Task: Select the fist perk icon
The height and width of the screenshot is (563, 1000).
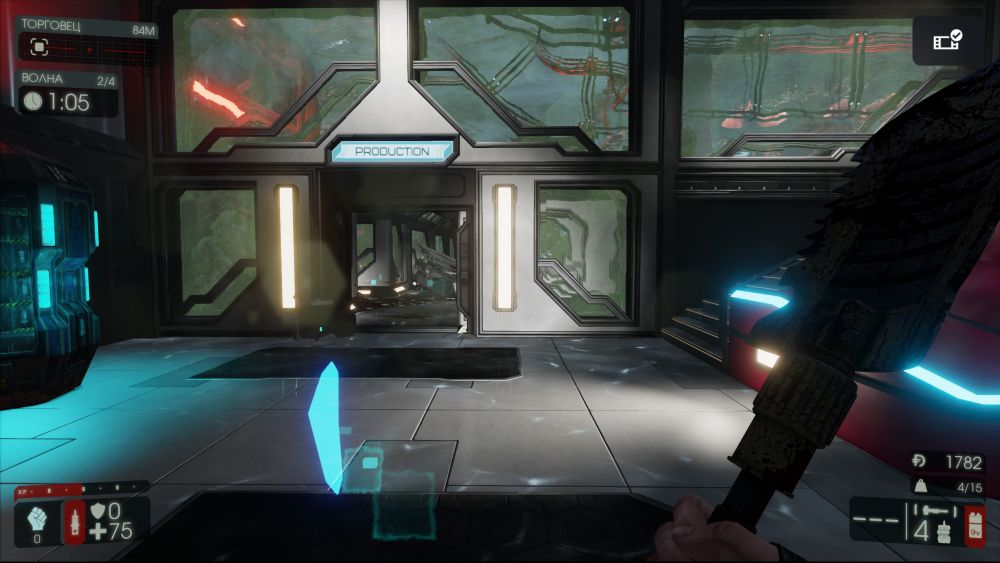Action: (x=35, y=519)
